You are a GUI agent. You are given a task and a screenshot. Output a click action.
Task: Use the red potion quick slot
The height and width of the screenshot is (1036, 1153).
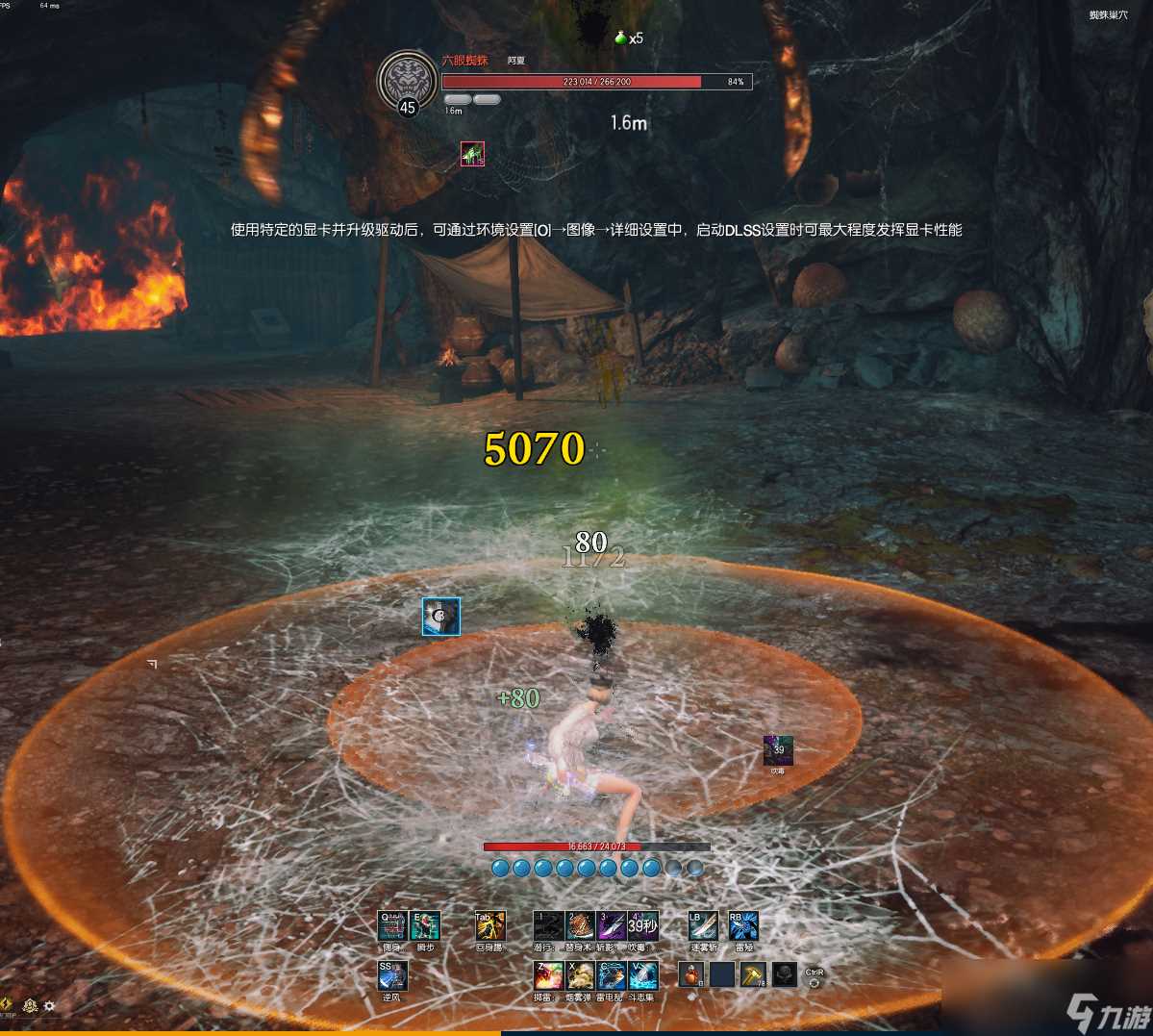click(x=691, y=975)
